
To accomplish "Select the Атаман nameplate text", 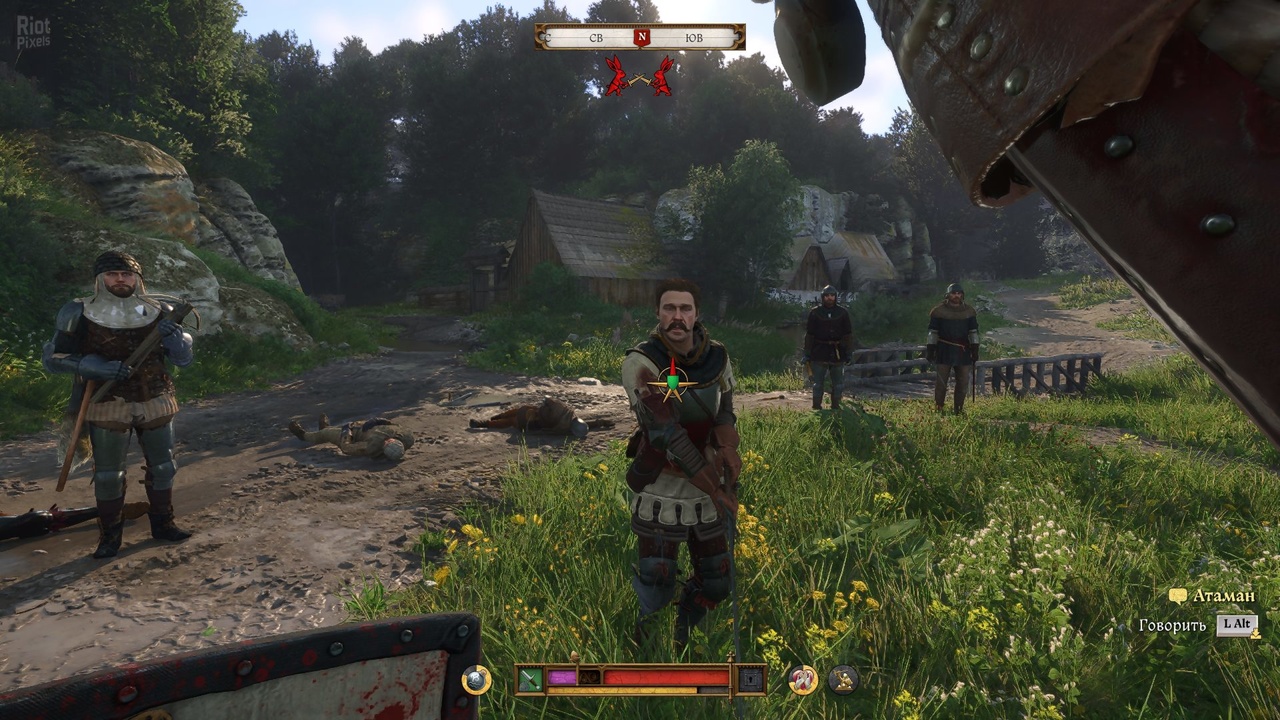I will click(x=1225, y=595).
